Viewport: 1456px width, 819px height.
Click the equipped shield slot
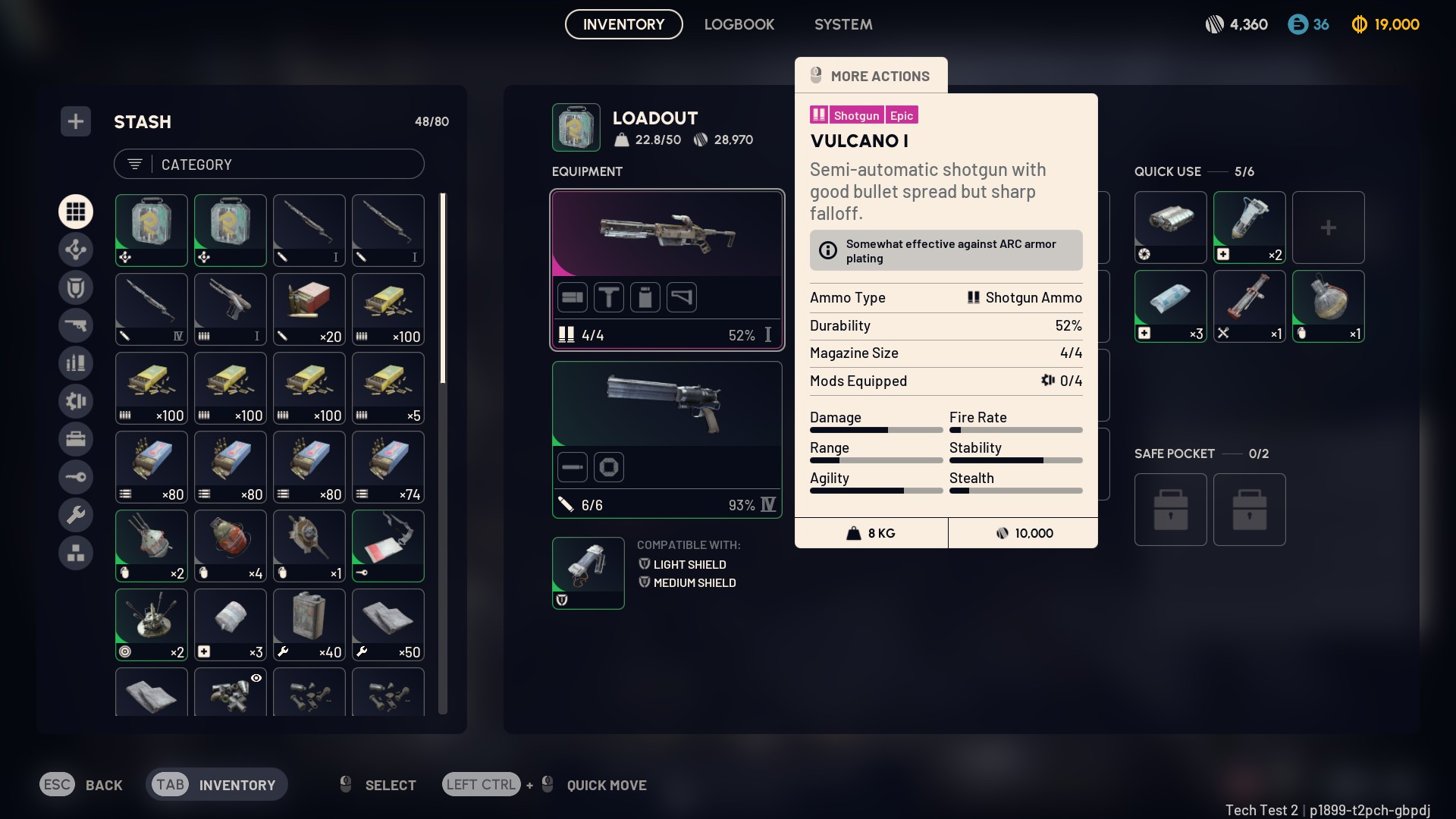(x=588, y=573)
